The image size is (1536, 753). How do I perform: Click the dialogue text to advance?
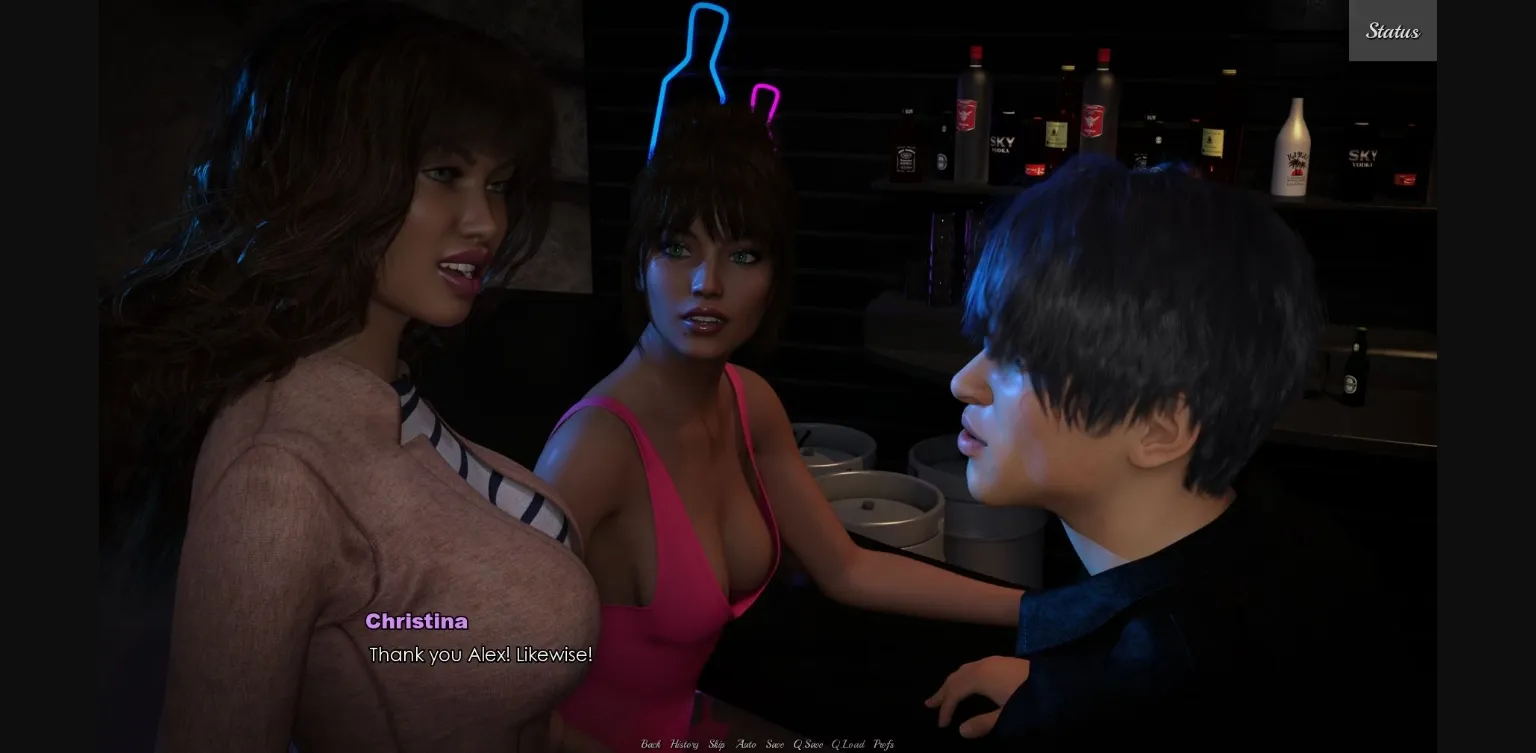[x=481, y=655]
